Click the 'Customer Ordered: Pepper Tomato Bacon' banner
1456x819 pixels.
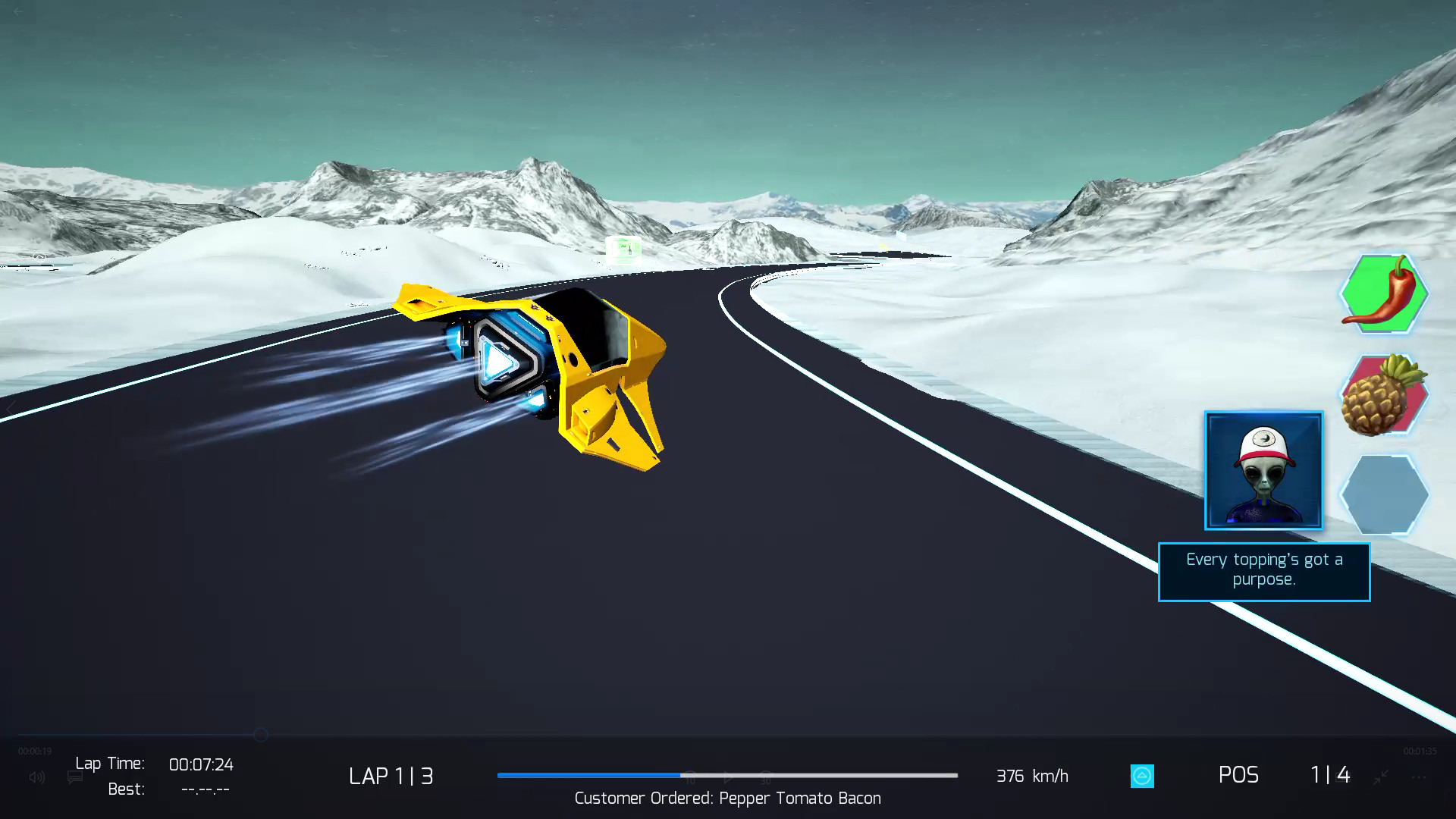tap(727, 799)
